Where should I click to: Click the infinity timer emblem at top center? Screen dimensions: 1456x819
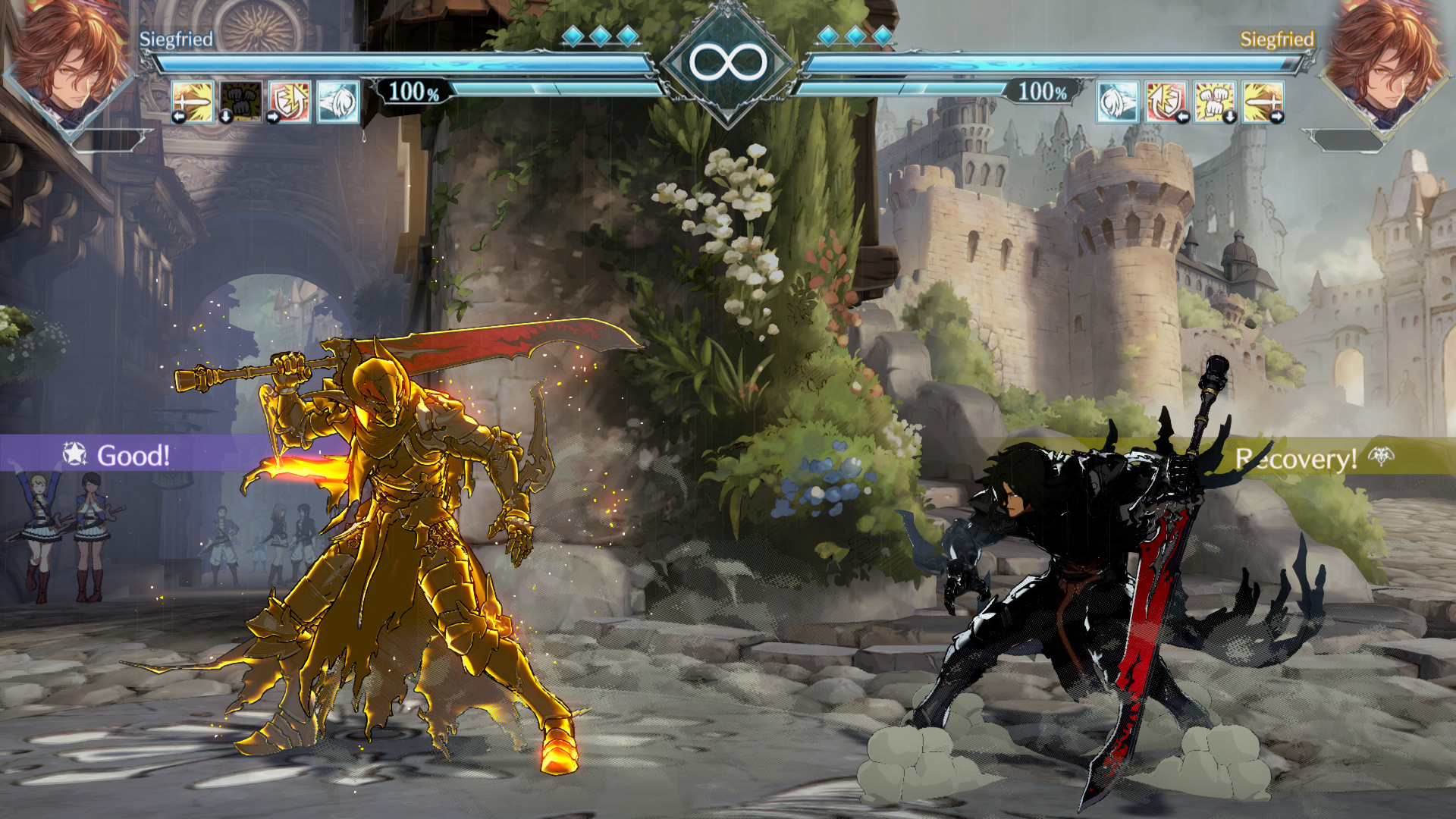click(x=727, y=62)
